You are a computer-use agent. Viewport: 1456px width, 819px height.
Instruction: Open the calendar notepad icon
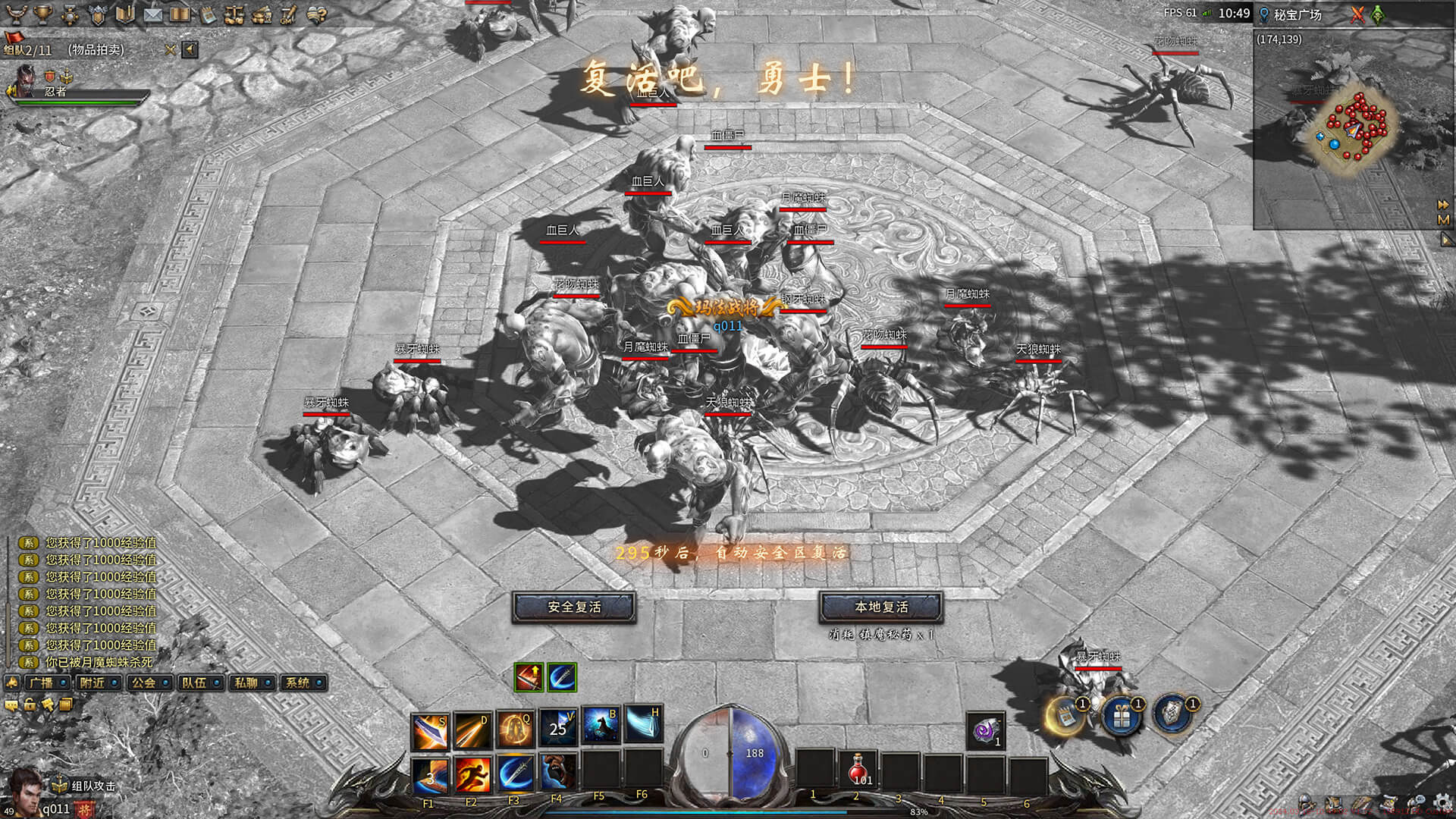pyautogui.click(x=207, y=14)
